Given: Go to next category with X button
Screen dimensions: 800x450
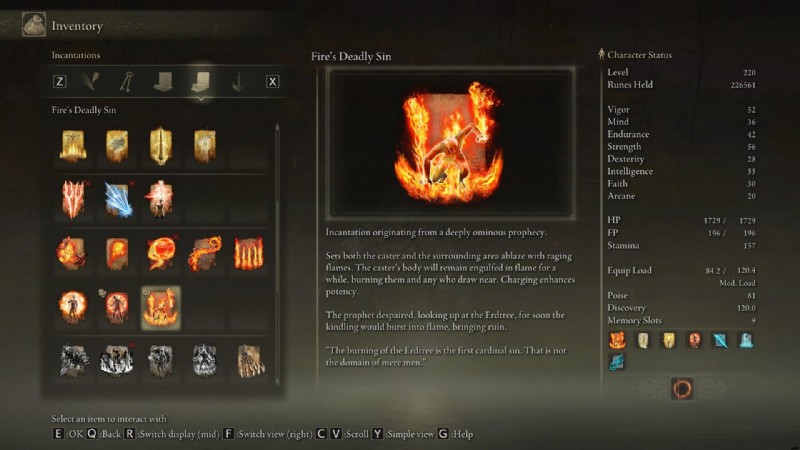Looking at the screenshot, I should pyautogui.click(x=271, y=82).
